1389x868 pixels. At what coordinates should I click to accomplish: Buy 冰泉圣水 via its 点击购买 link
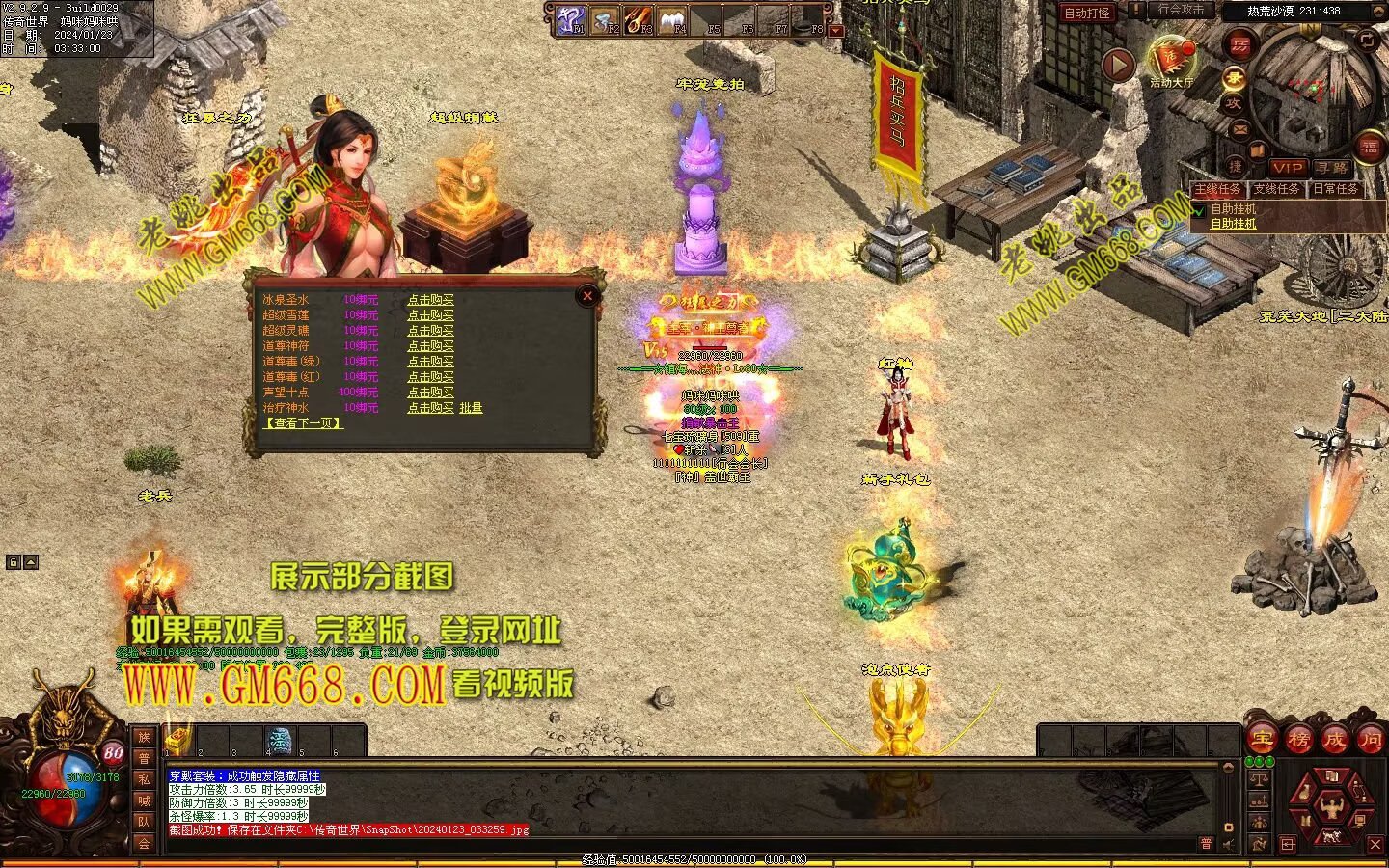(430, 300)
